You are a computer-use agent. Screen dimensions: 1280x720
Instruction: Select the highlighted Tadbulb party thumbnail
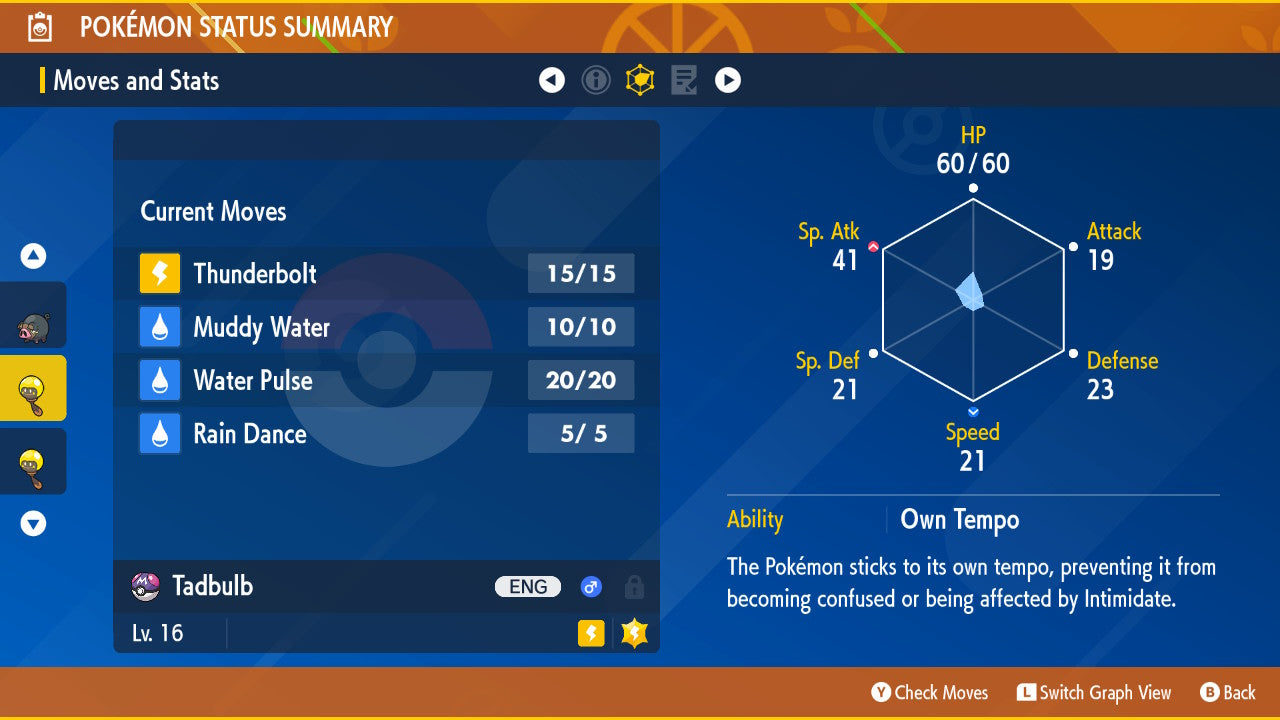click(x=33, y=388)
